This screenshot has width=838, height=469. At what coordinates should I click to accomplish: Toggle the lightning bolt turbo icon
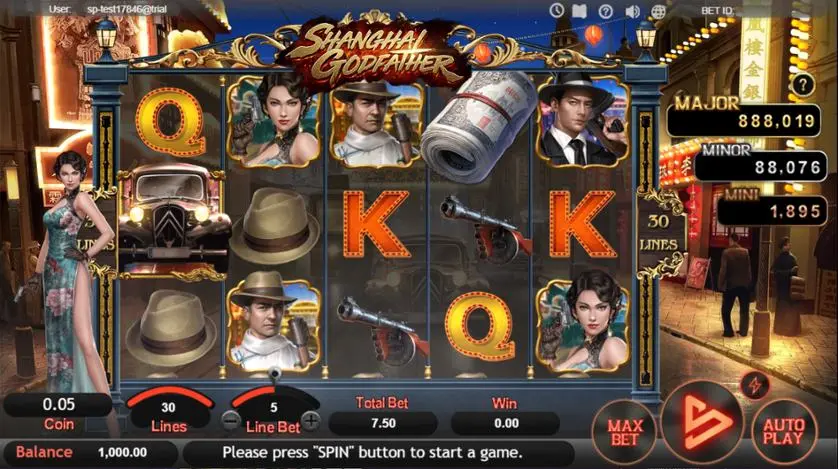[x=754, y=385]
